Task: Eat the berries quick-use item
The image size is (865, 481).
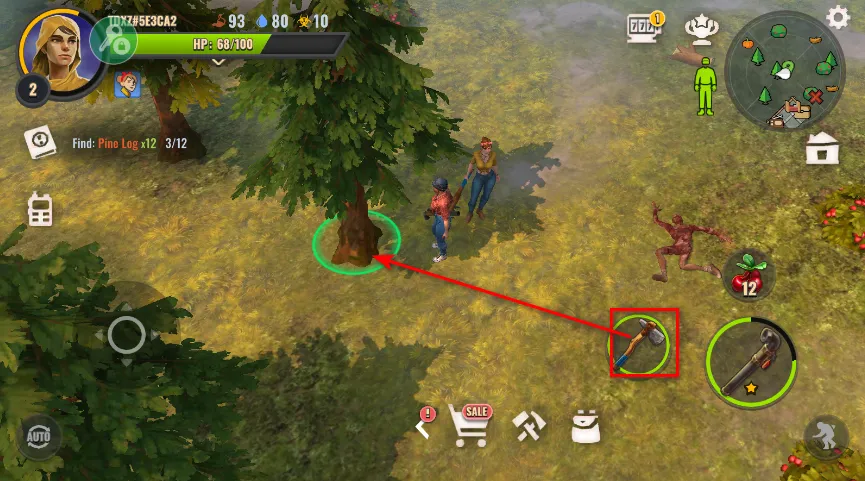Action: [x=747, y=273]
